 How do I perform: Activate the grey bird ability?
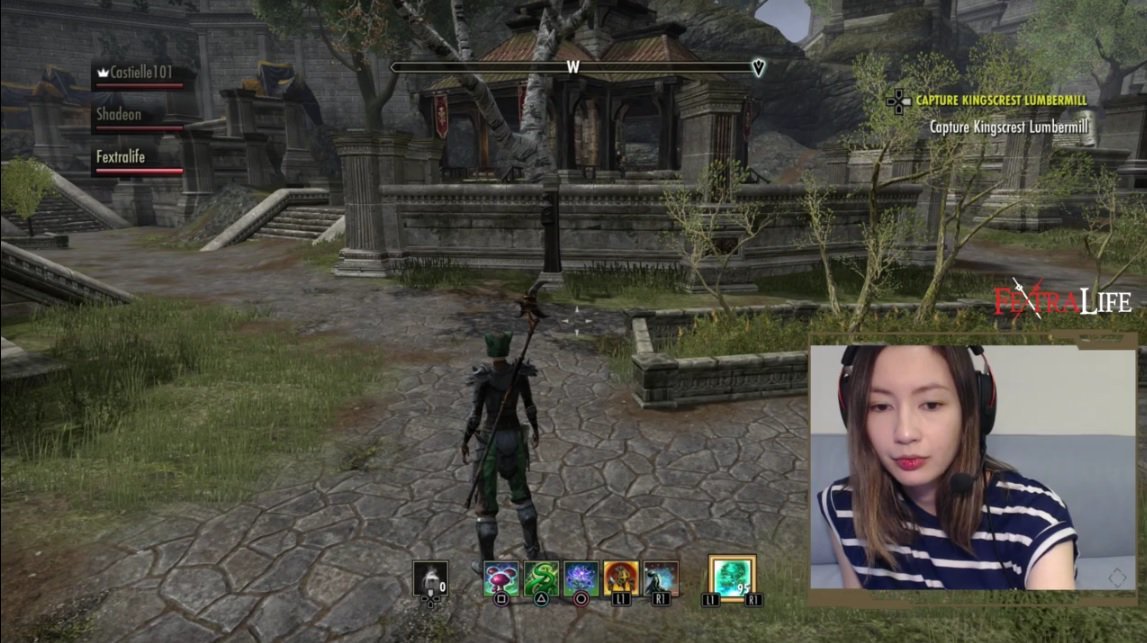point(661,578)
